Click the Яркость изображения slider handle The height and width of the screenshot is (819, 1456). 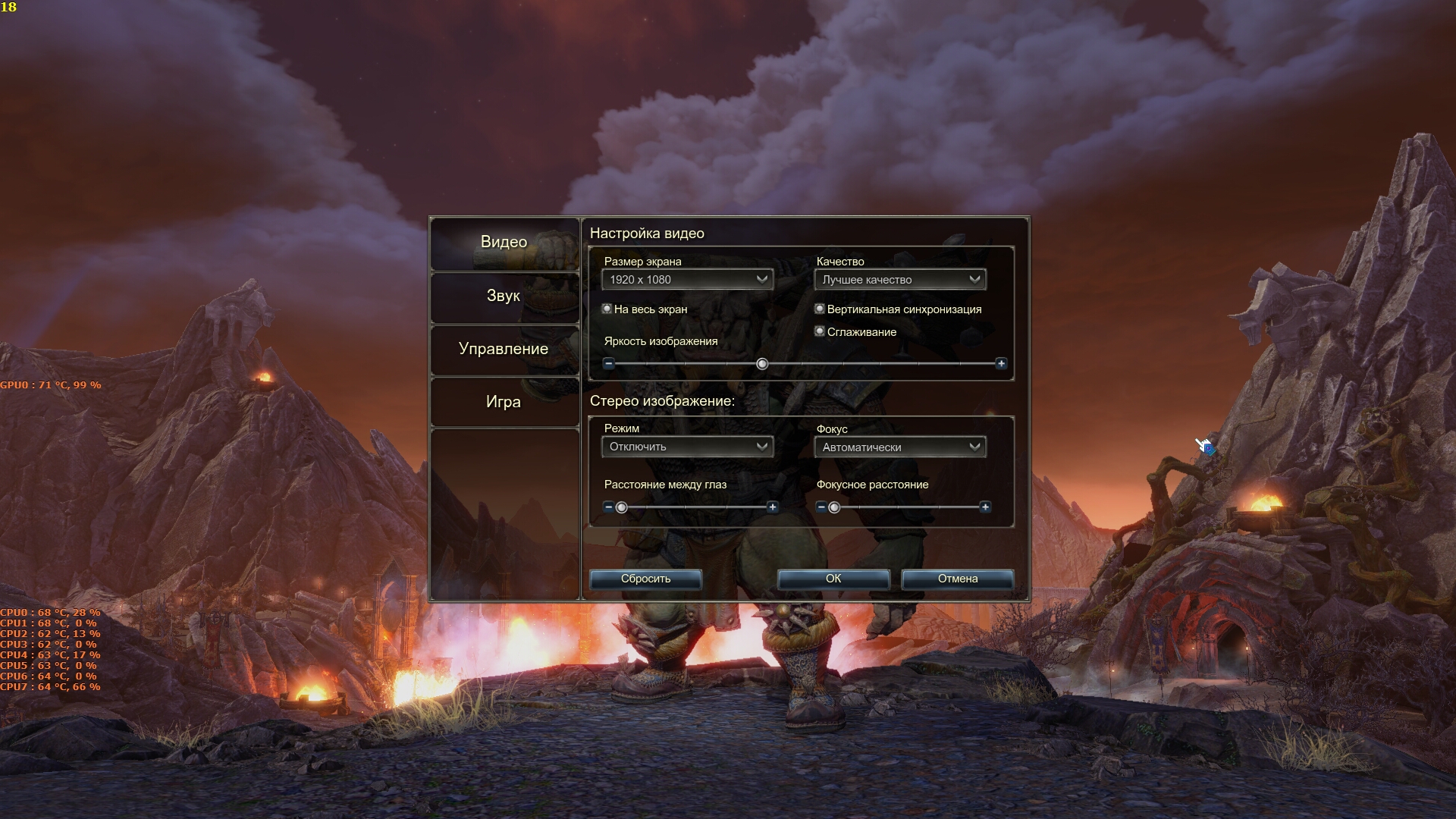[x=762, y=364]
